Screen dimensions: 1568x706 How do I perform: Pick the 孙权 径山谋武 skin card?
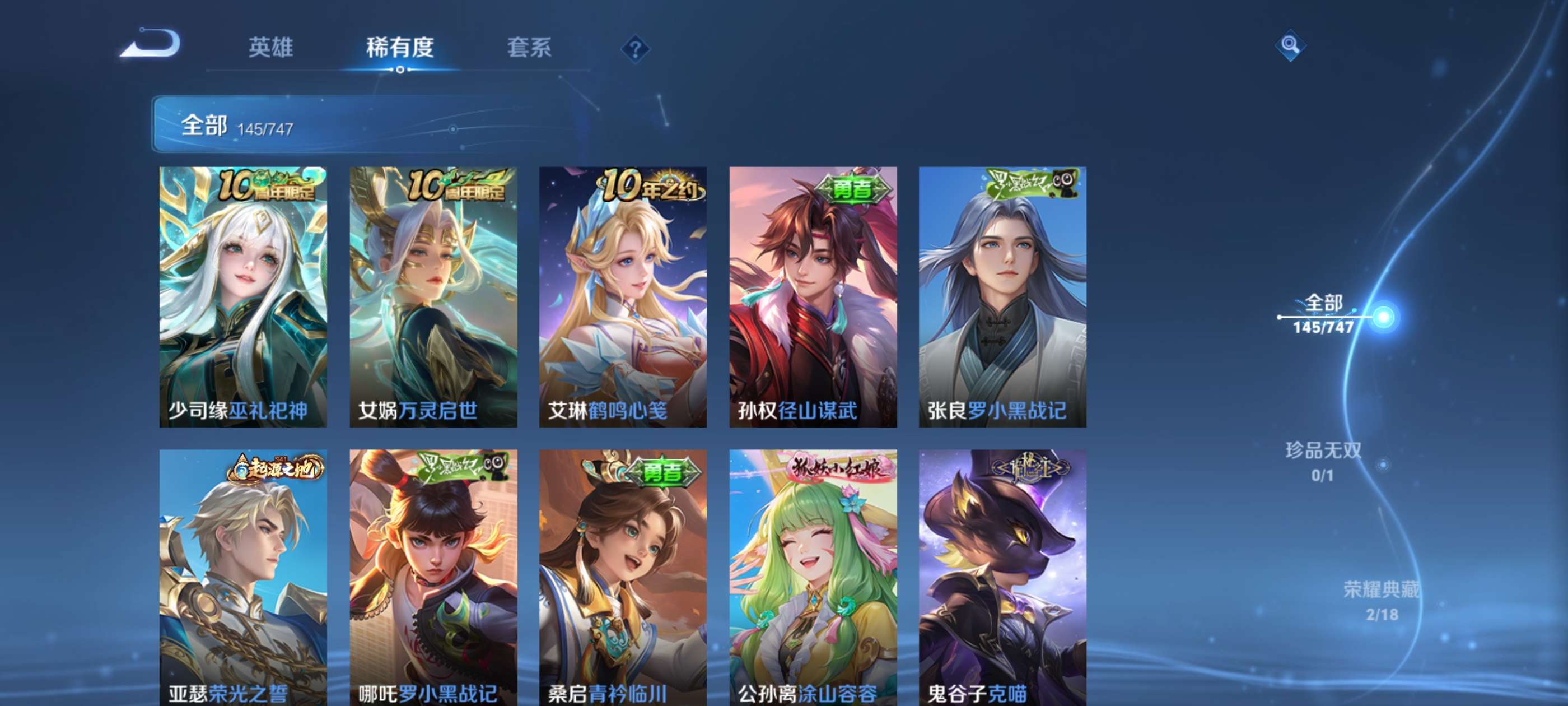coord(813,296)
